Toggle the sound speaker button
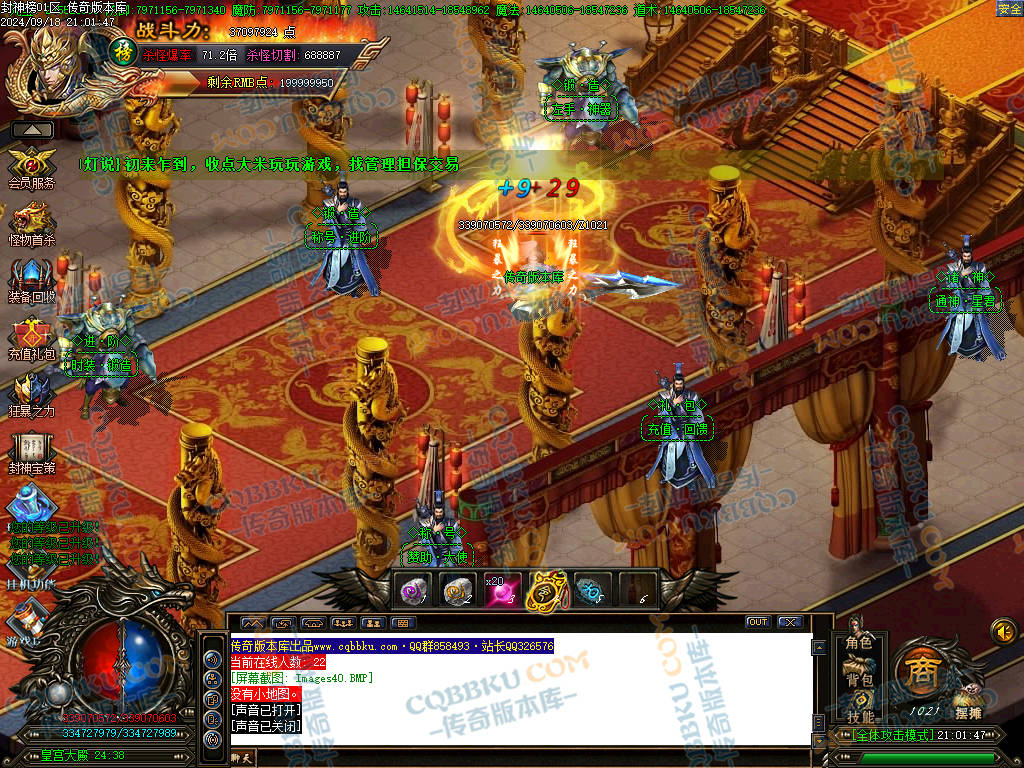The image size is (1024, 768). tap(1003, 631)
